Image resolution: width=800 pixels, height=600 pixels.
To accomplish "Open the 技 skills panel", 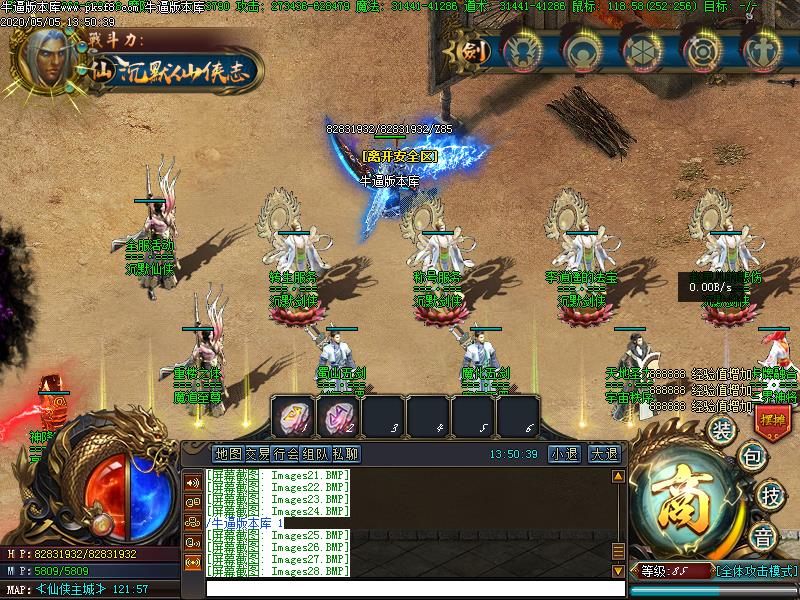I will click(x=768, y=495).
